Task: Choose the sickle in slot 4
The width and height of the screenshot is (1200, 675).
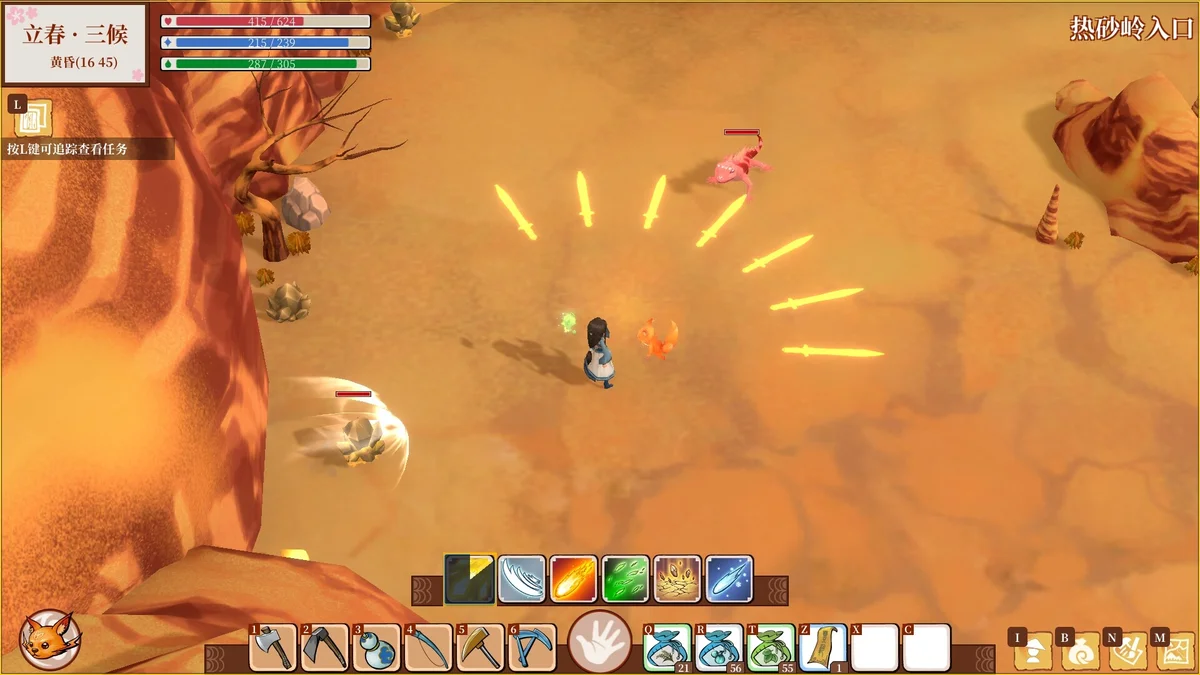Action: click(x=429, y=648)
